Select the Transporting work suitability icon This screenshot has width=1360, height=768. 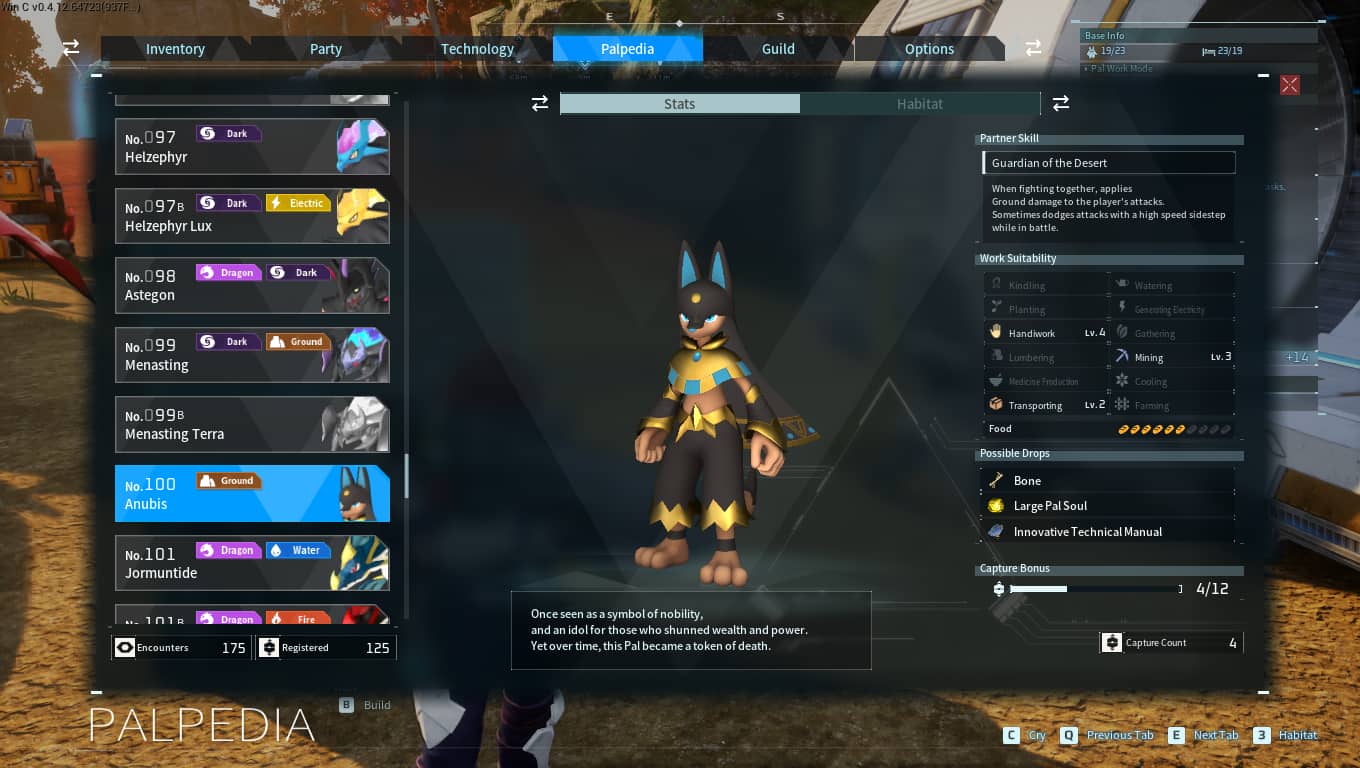[993, 405]
